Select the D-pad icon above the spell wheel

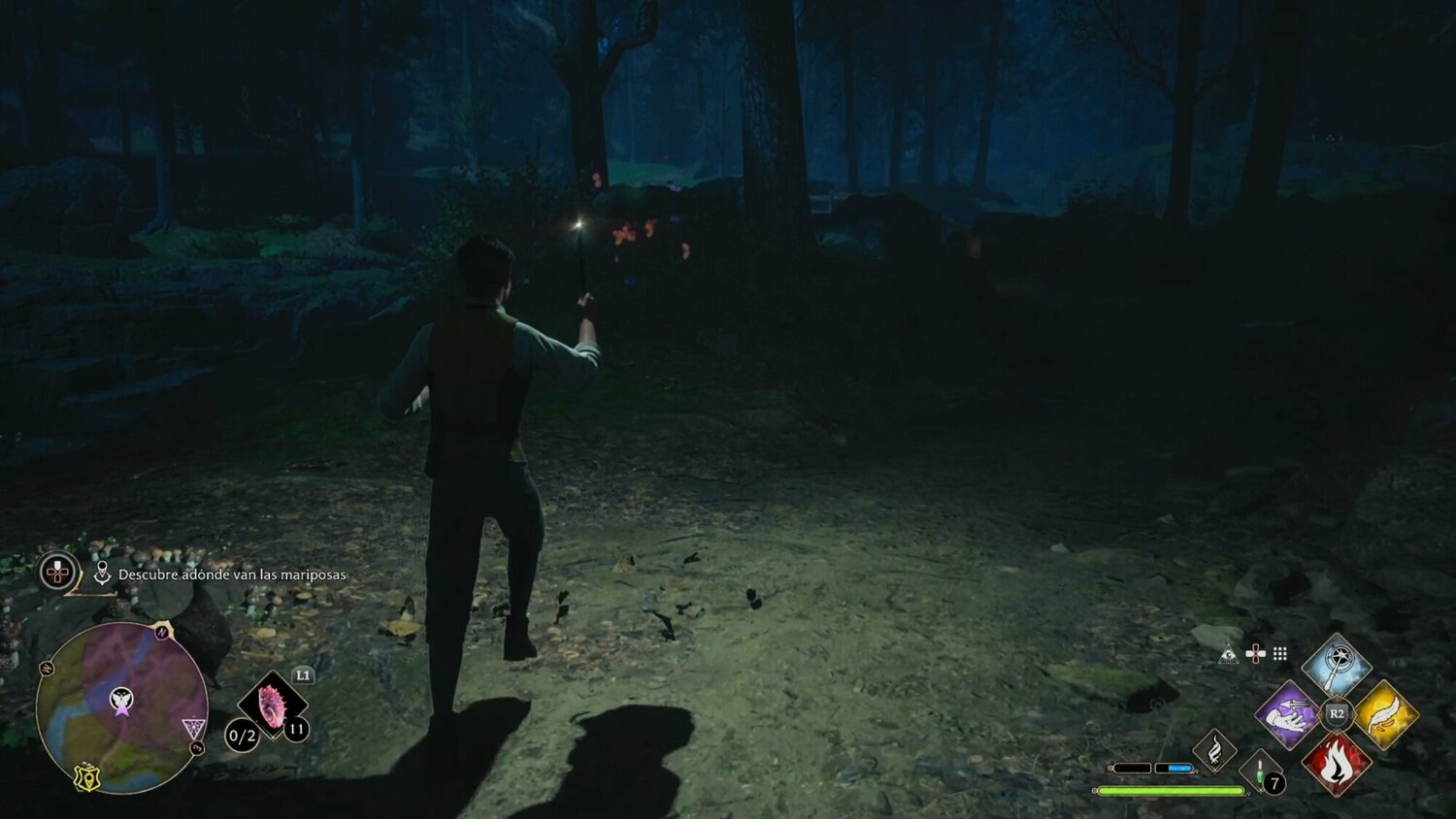(1256, 653)
